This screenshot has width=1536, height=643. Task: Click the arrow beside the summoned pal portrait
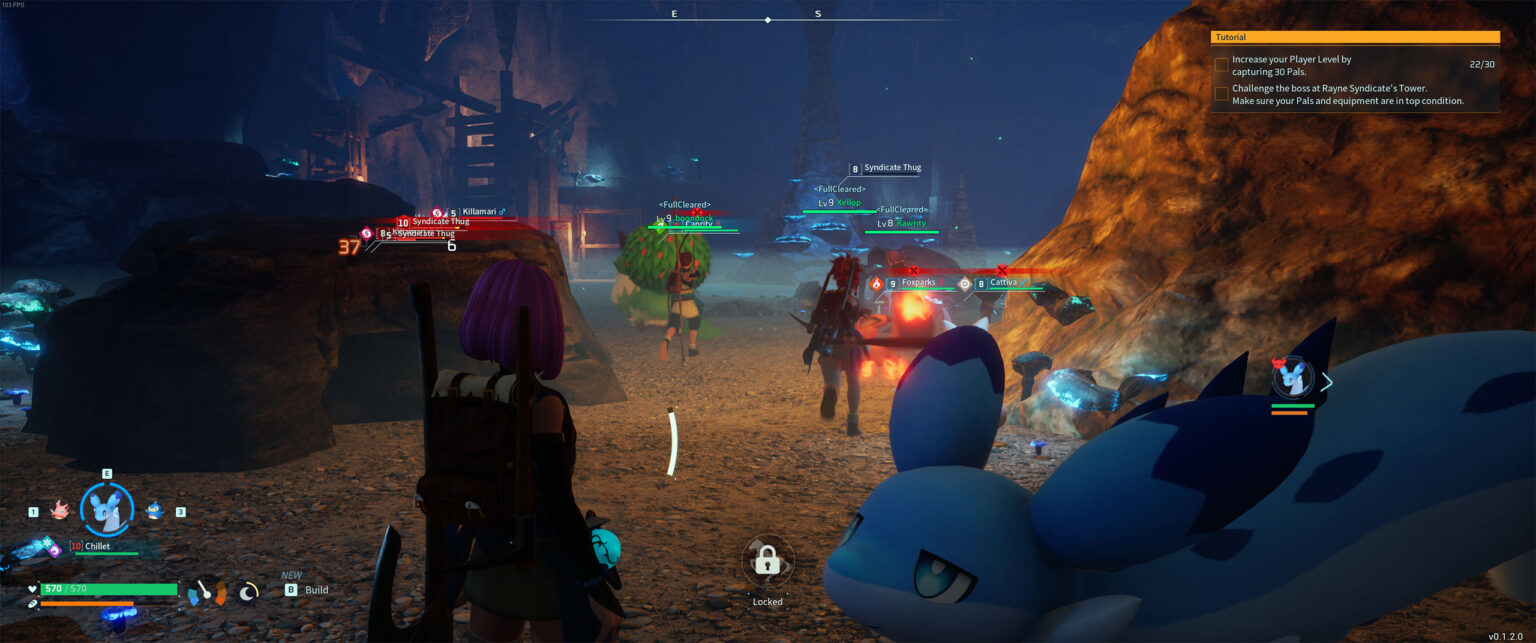(x=1327, y=382)
